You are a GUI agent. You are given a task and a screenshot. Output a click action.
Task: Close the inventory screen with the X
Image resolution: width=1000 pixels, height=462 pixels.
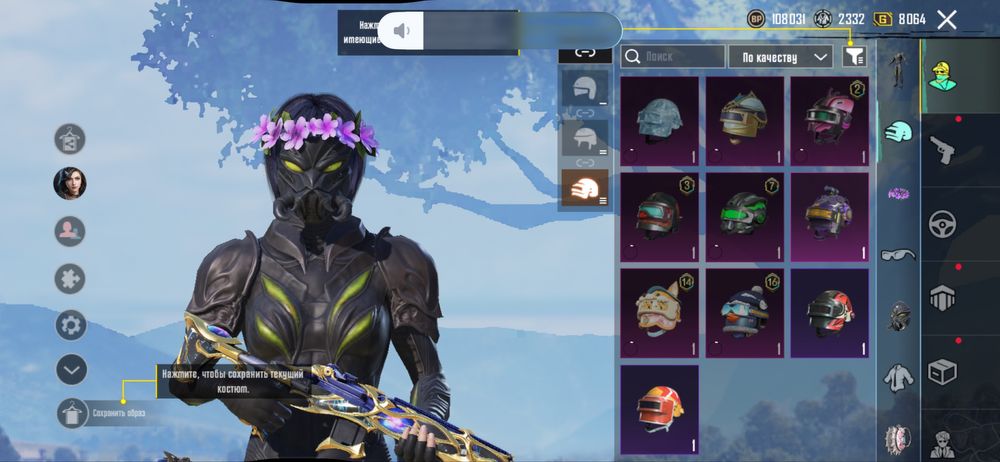946,19
